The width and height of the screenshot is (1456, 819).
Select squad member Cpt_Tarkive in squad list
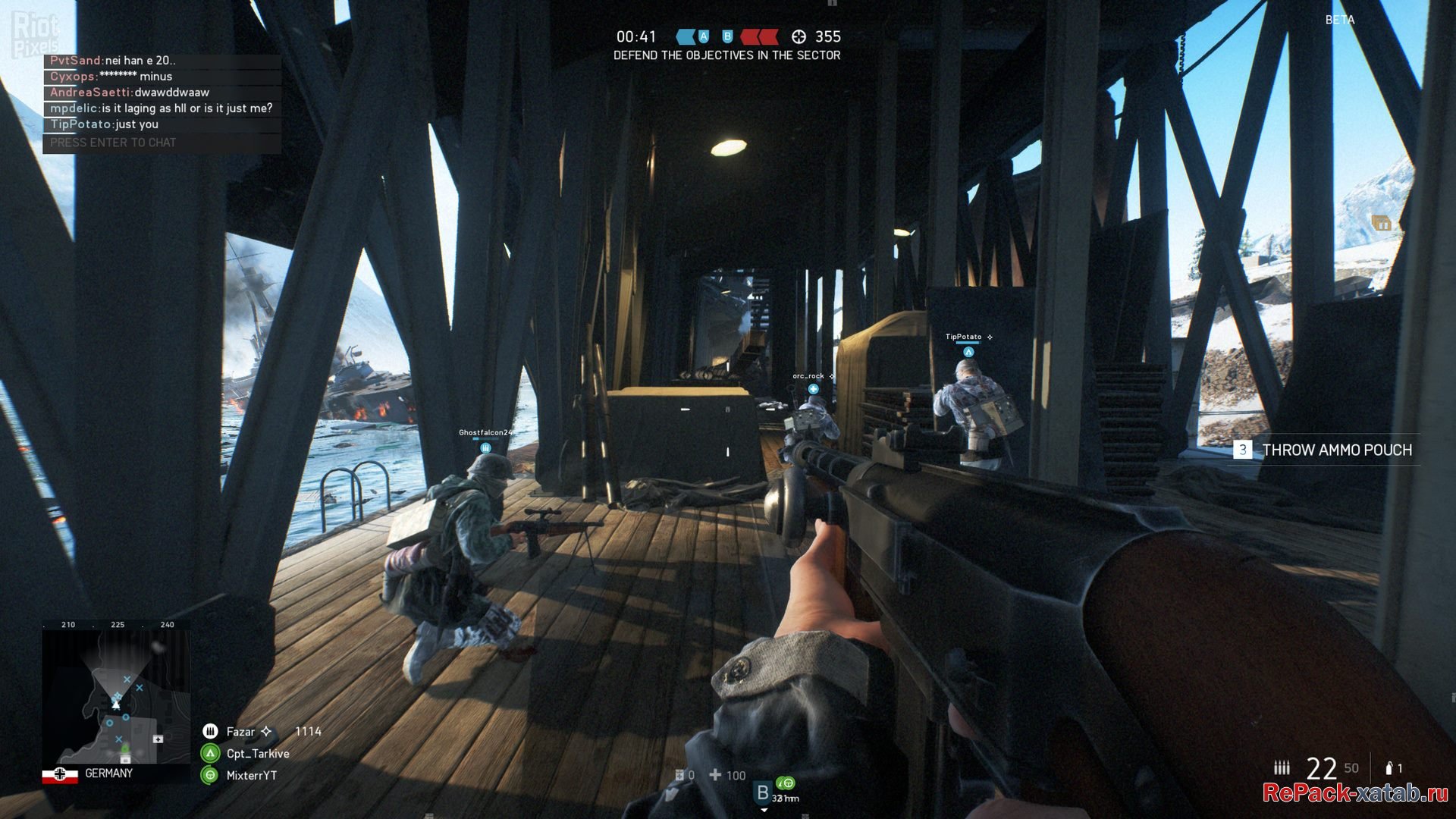pyautogui.click(x=257, y=754)
